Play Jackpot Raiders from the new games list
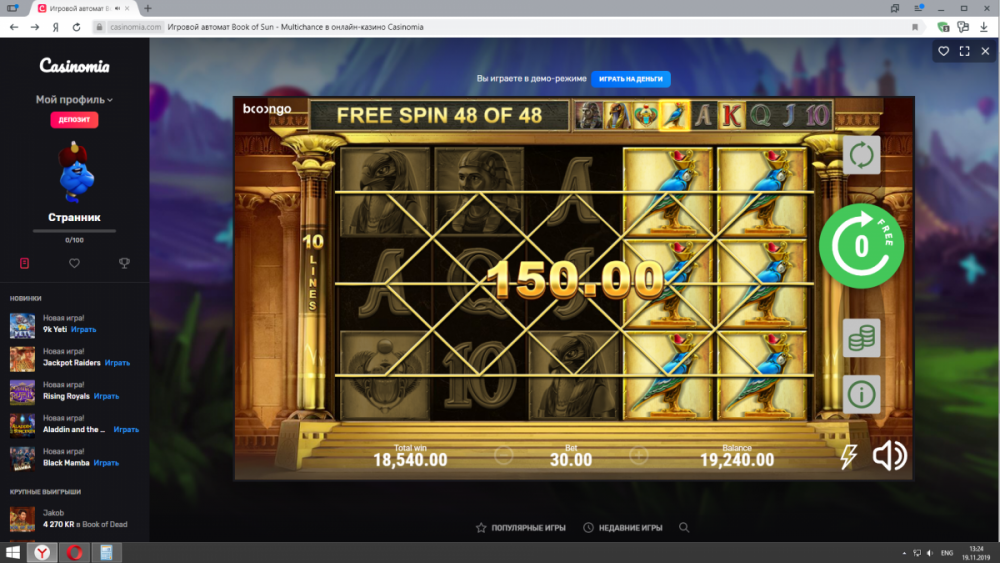Screen dimensions: 1000x563 click(117, 363)
